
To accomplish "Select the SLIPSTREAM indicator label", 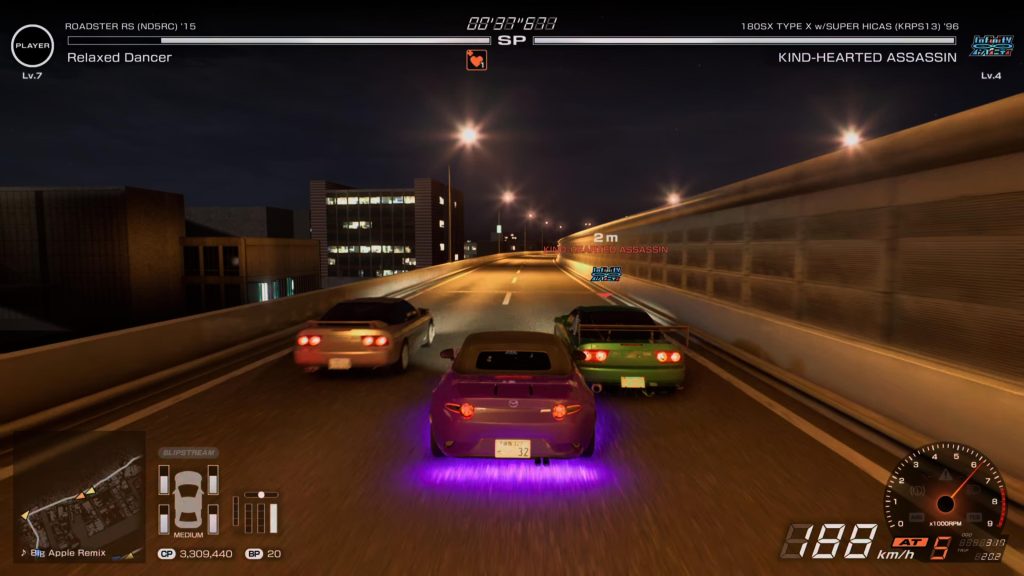I will [x=188, y=453].
